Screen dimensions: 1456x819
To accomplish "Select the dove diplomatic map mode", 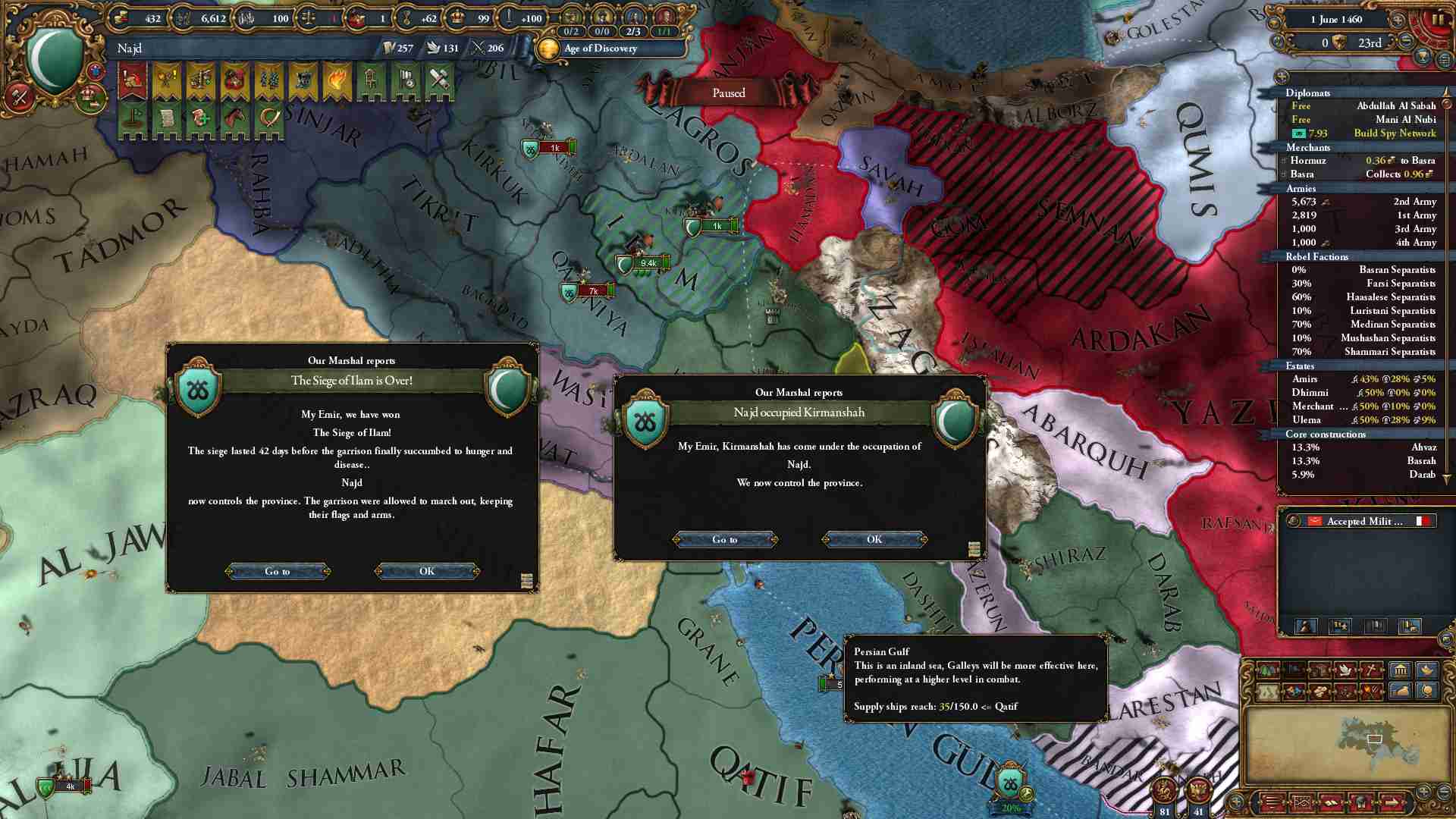I will (1346, 670).
